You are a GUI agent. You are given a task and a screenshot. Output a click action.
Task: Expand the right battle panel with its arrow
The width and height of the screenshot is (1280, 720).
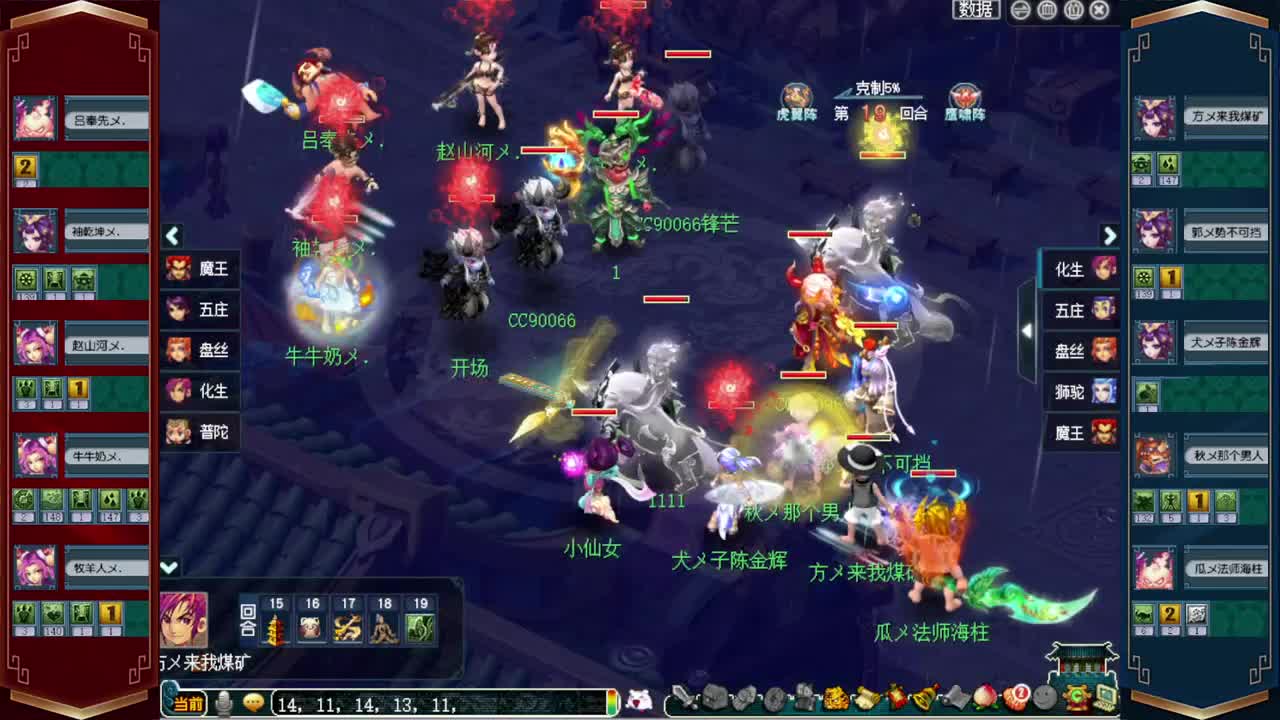(x=1110, y=237)
